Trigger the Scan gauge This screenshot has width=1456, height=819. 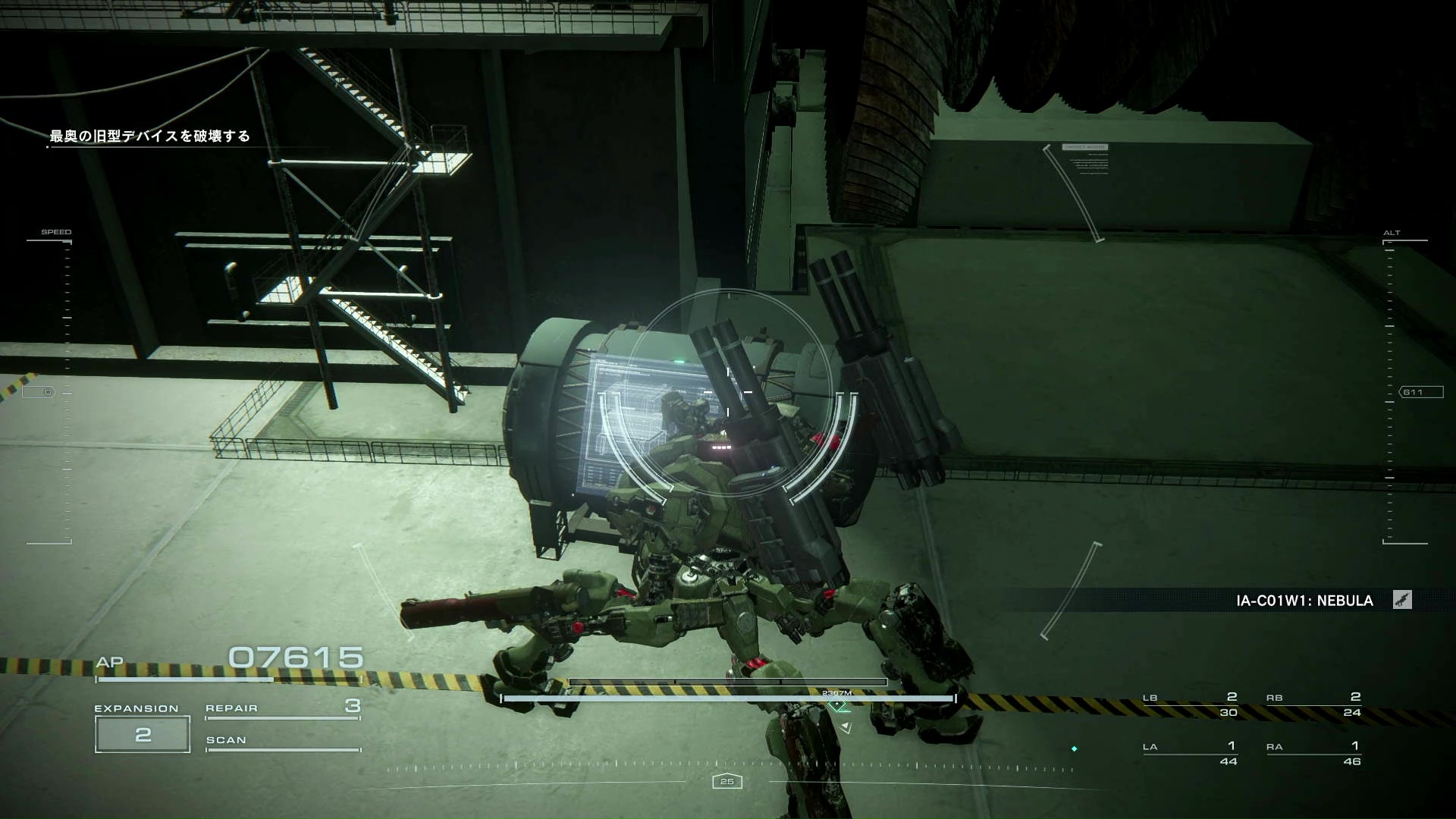tap(282, 742)
